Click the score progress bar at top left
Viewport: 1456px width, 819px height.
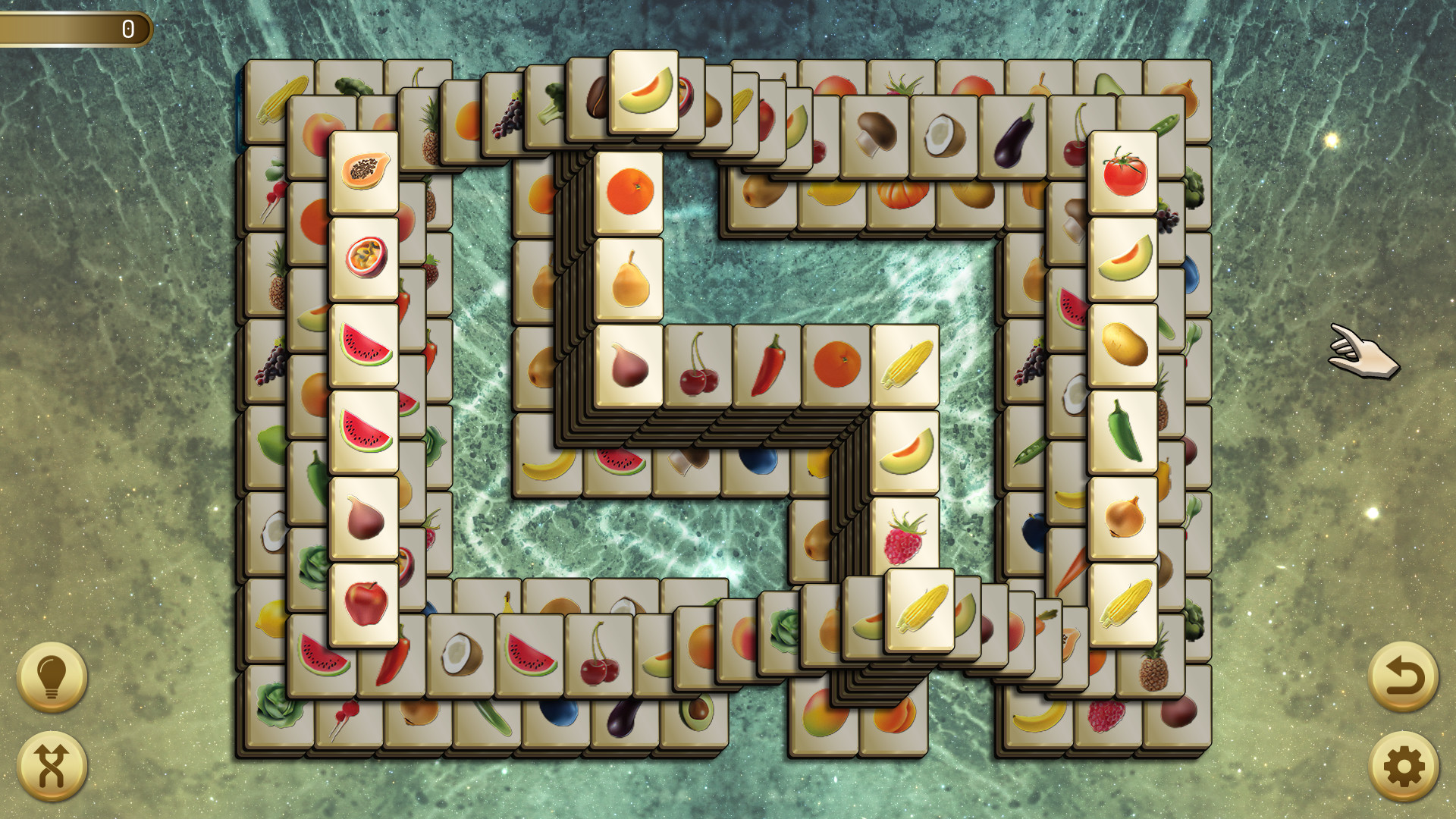[76, 29]
